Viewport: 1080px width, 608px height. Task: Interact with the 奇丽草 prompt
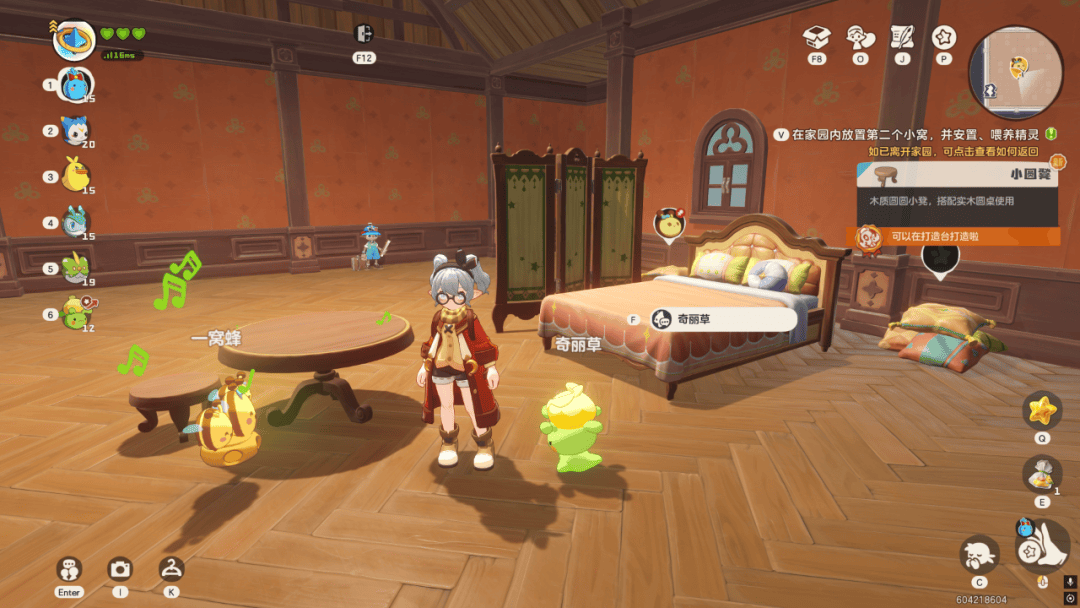pos(723,319)
